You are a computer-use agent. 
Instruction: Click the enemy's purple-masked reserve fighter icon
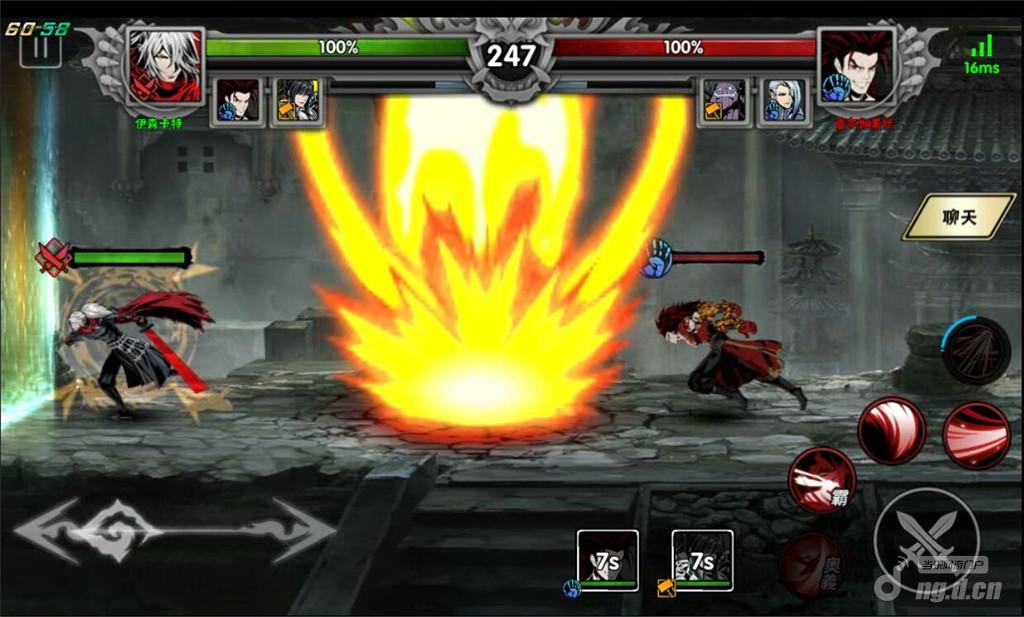click(723, 101)
